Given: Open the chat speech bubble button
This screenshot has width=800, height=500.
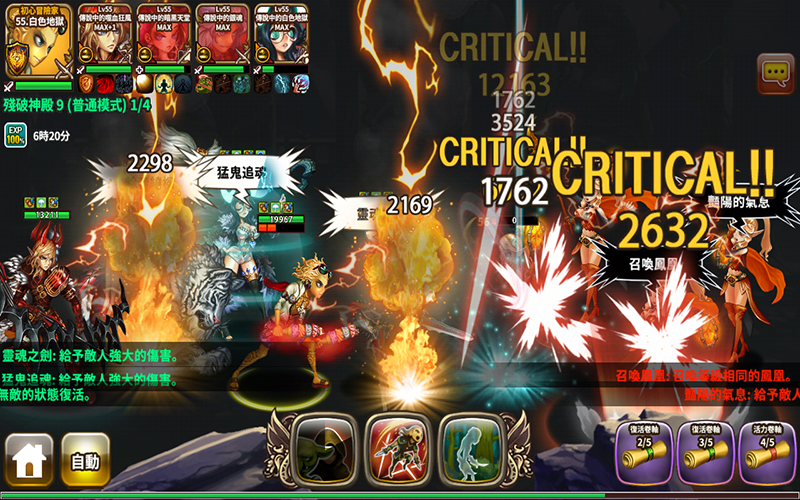Looking at the screenshot, I should [x=775, y=72].
